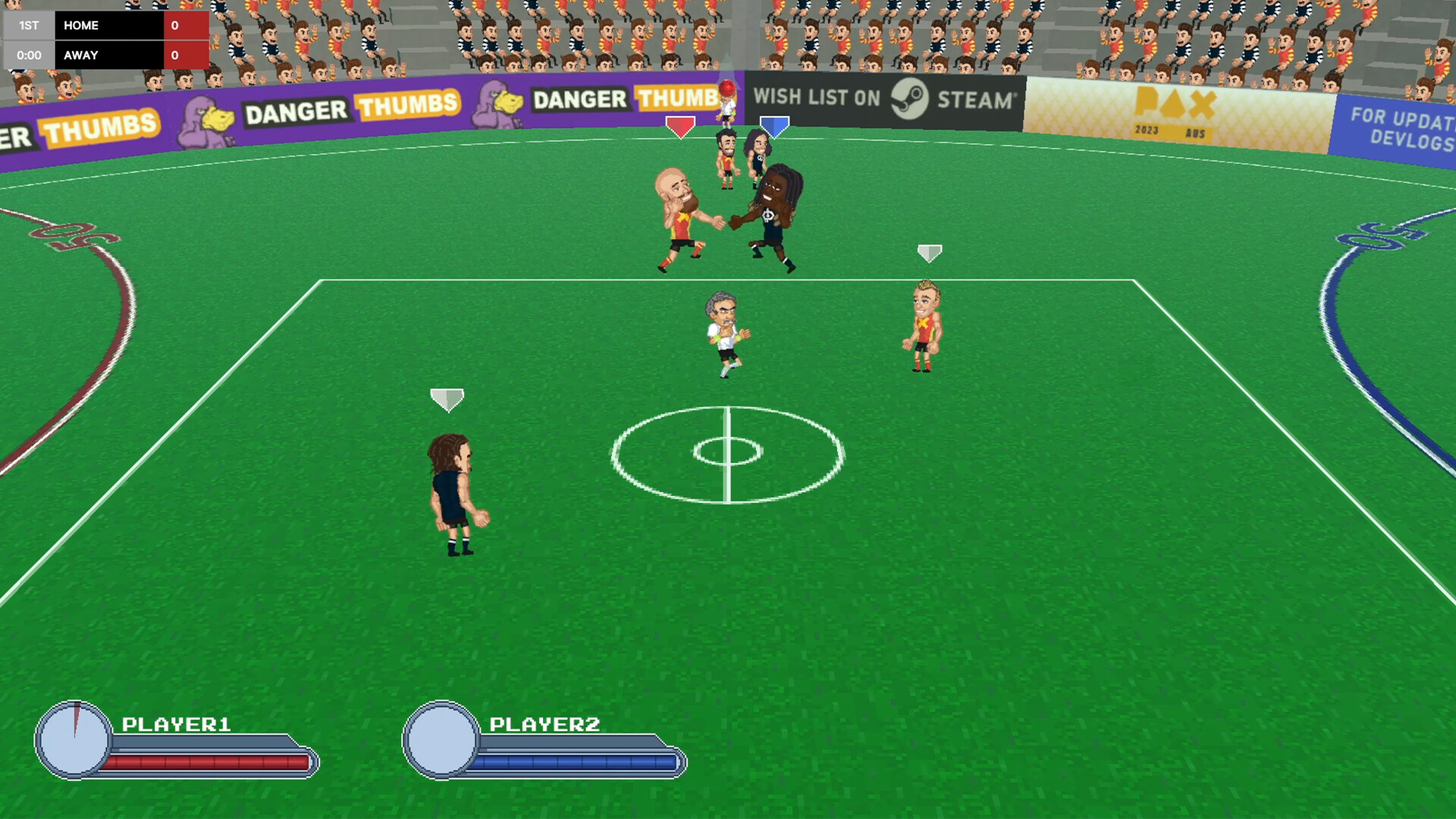Screen dimensions: 1456x819
Task: Select the red arrow marker above the players
Action: tap(680, 125)
